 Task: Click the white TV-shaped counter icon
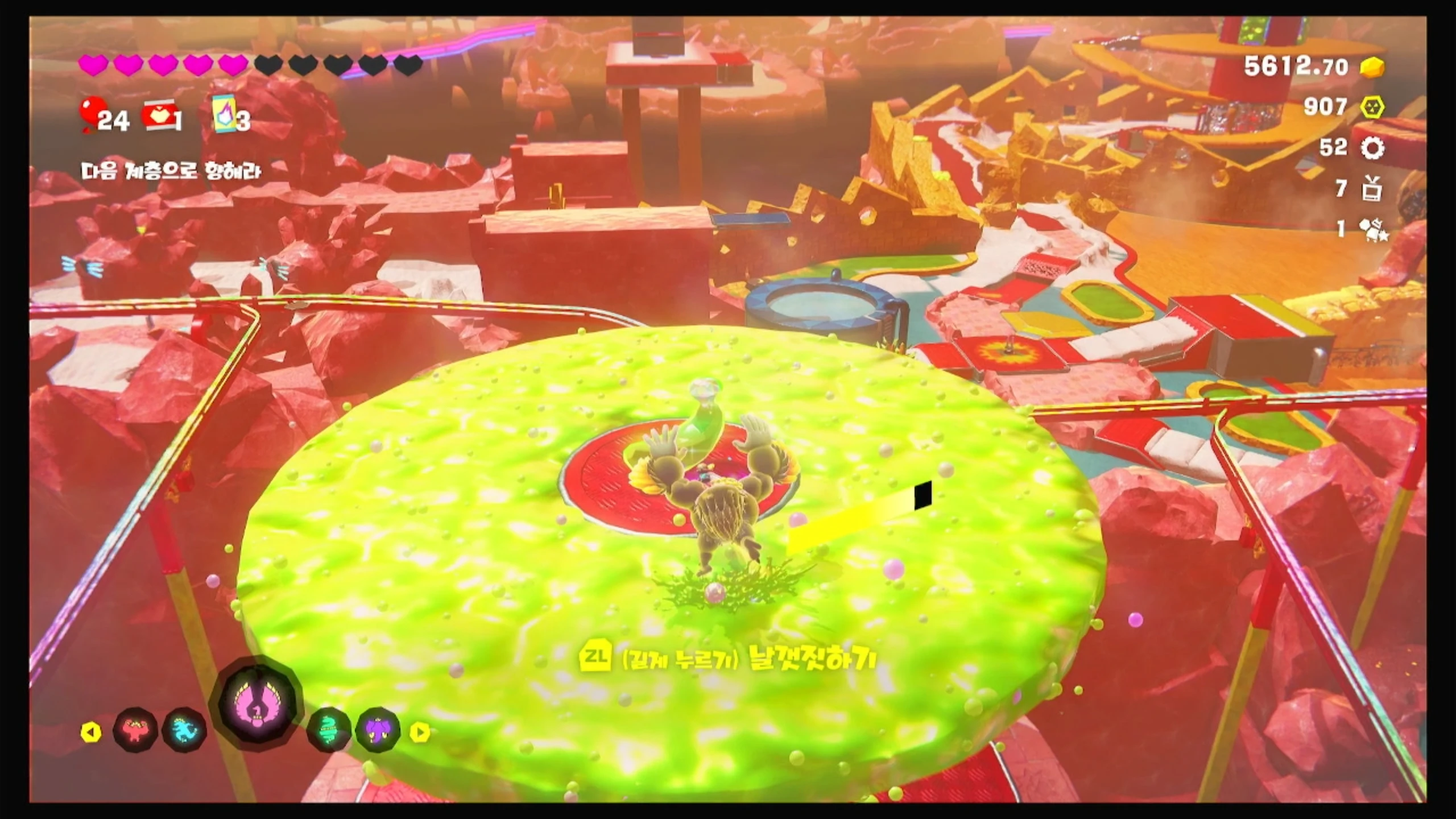pyautogui.click(x=1372, y=189)
